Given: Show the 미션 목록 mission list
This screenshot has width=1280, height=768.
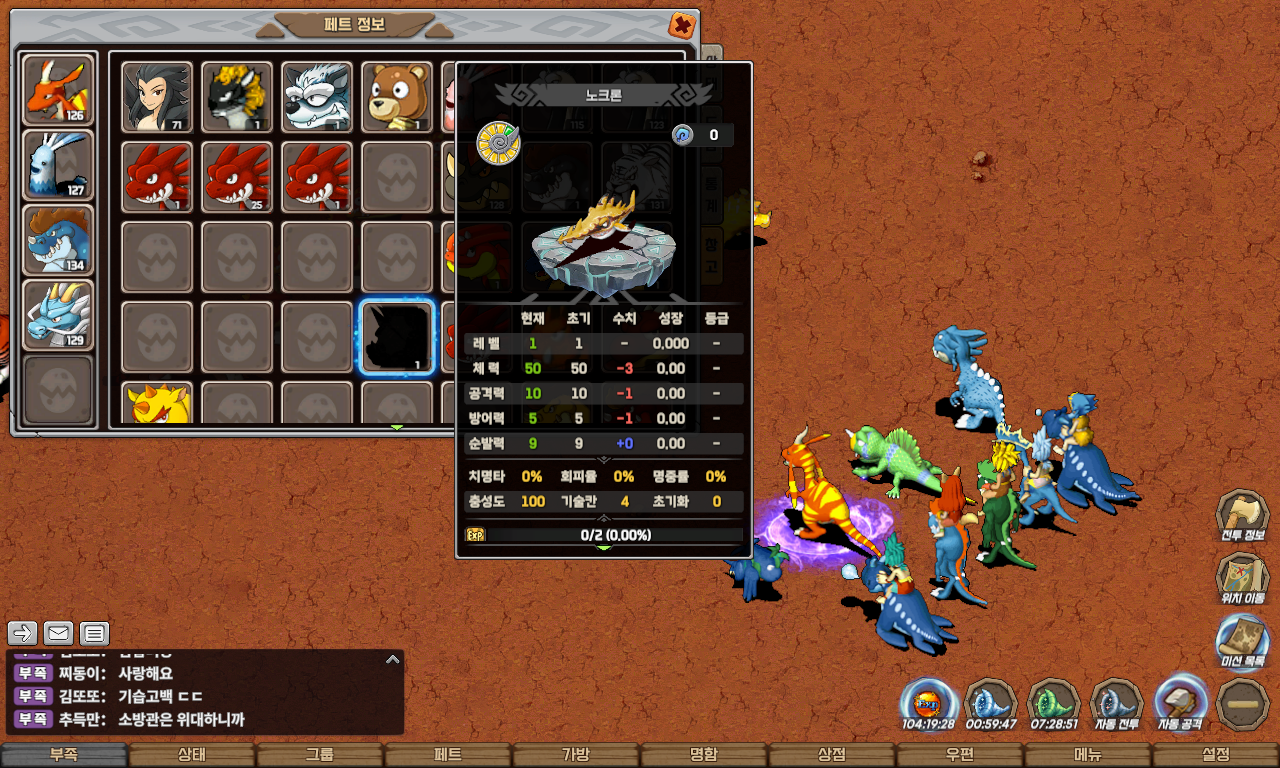Looking at the screenshot, I should [1242, 642].
